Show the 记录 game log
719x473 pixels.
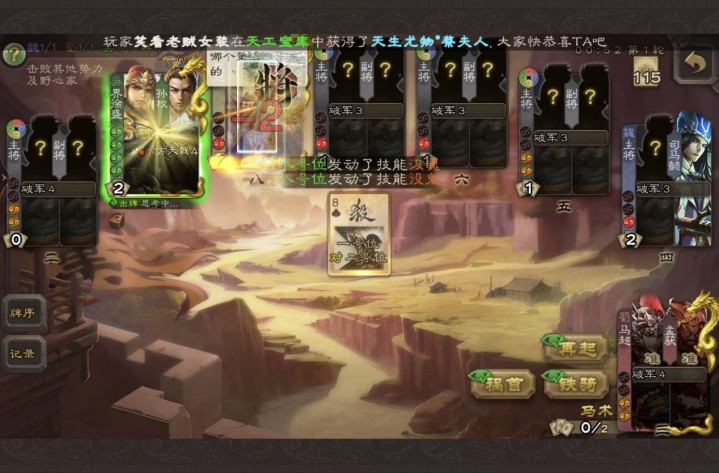tap(23, 353)
